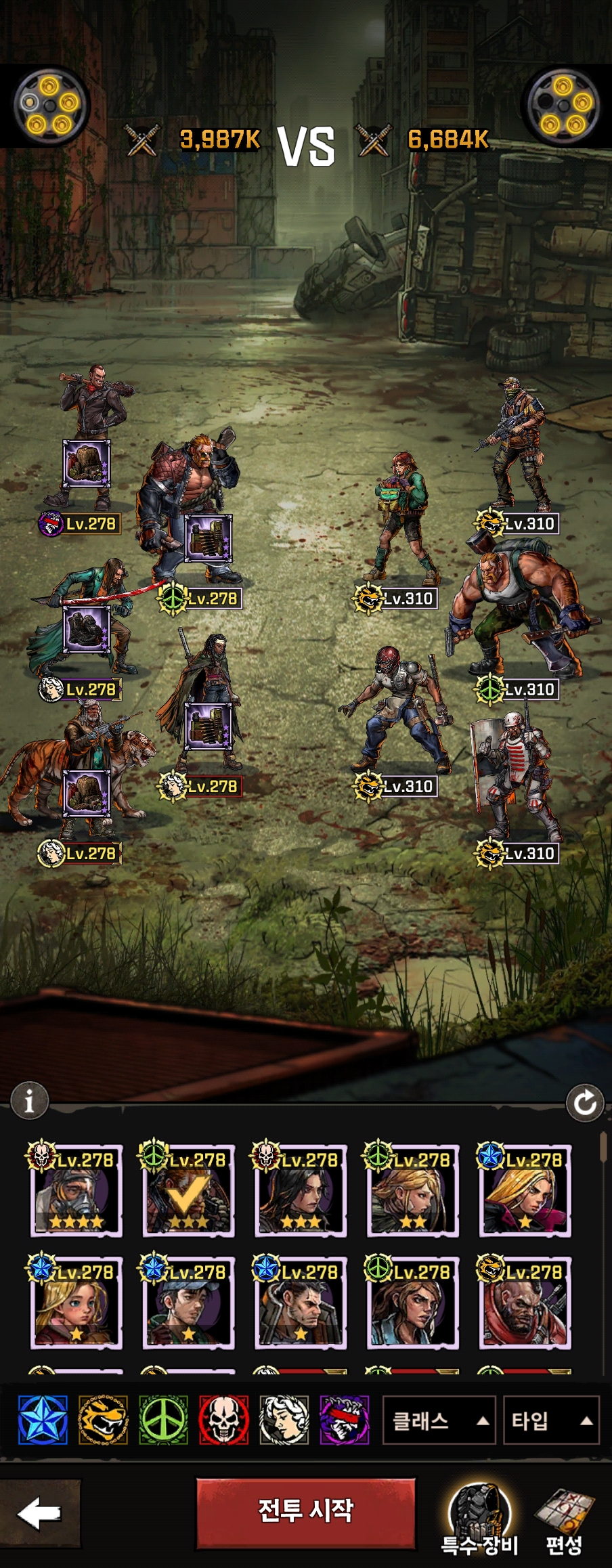Open the 타입 type filter dropdown
The width and height of the screenshot is (612, 1568).
[x=551, y=1420]
